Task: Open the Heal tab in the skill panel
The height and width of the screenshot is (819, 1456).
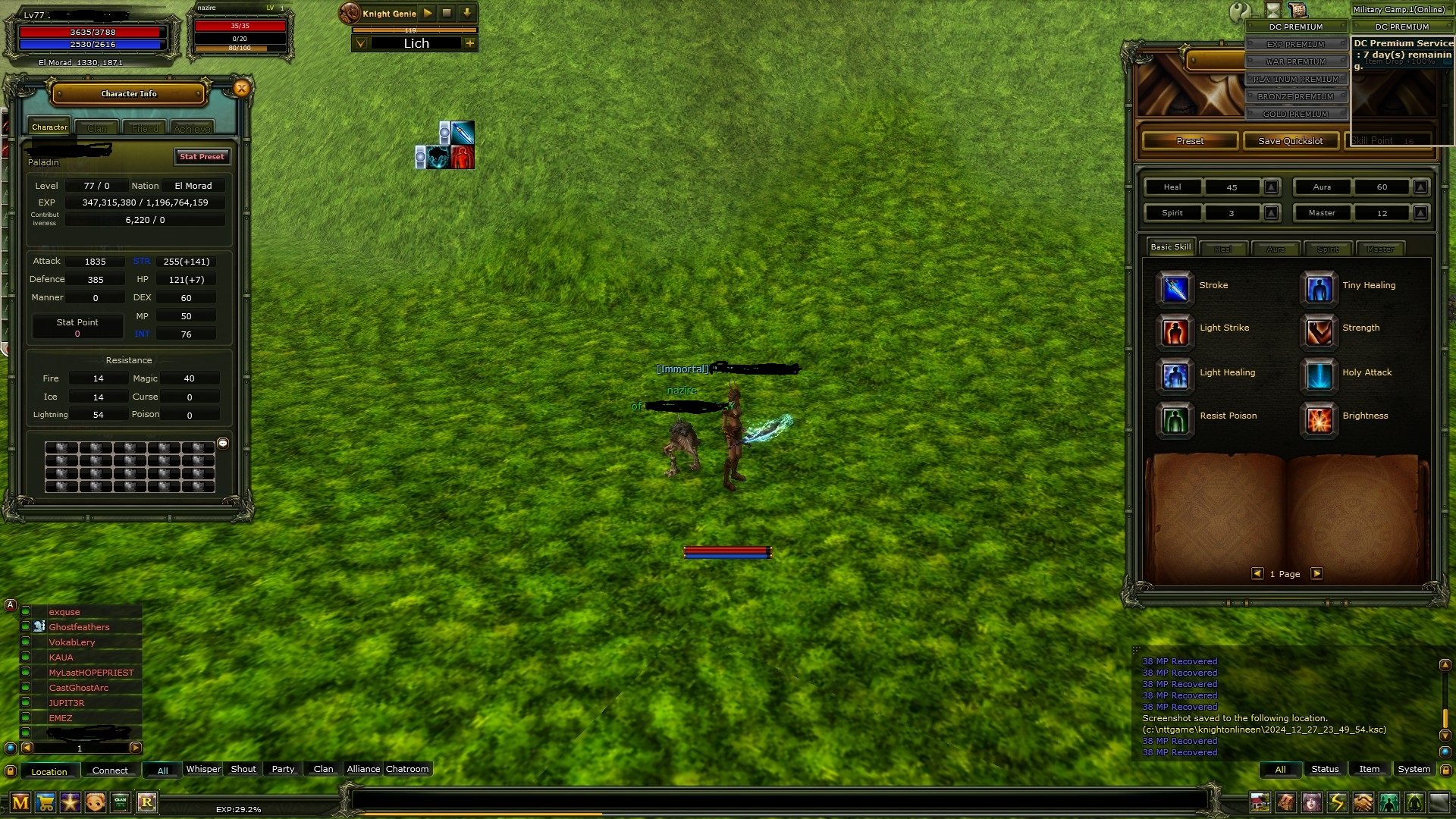Action: (x=1224, y=248)
